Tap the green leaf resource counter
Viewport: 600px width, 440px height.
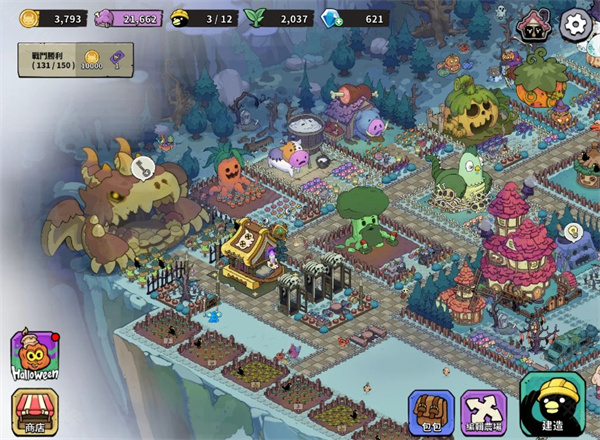tap(279, 18)
